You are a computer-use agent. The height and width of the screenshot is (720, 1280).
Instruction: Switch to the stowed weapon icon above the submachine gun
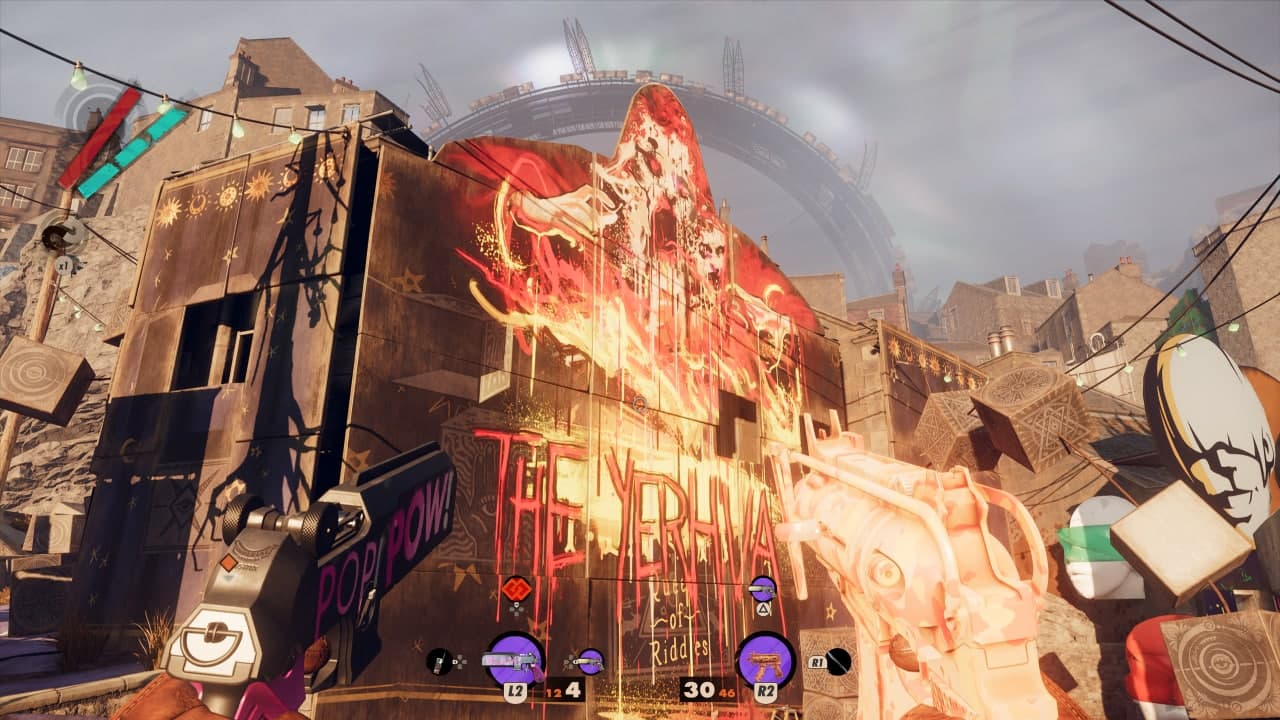(x=763, y=589)
